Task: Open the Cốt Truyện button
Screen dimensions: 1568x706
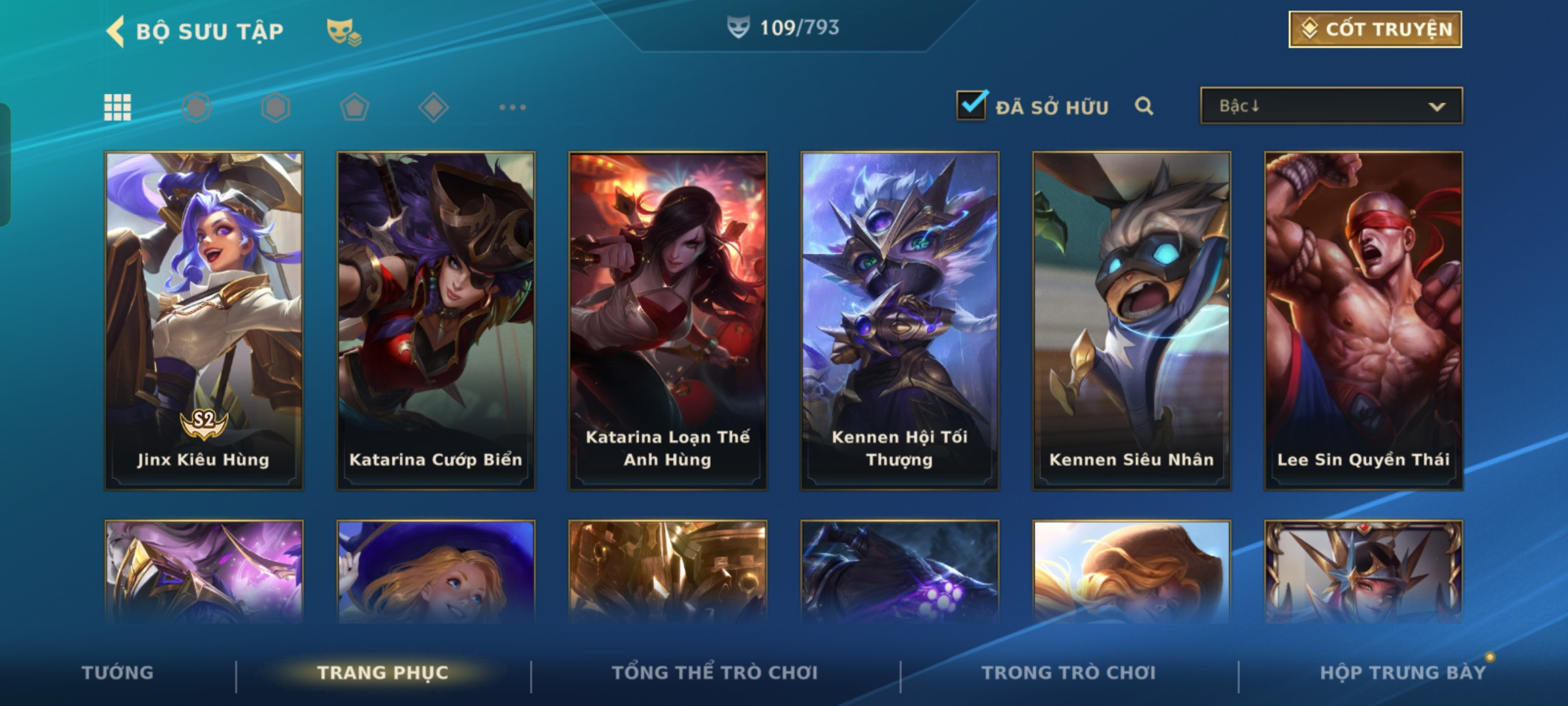Action: pyautogui.click(x=1375, y=29)
